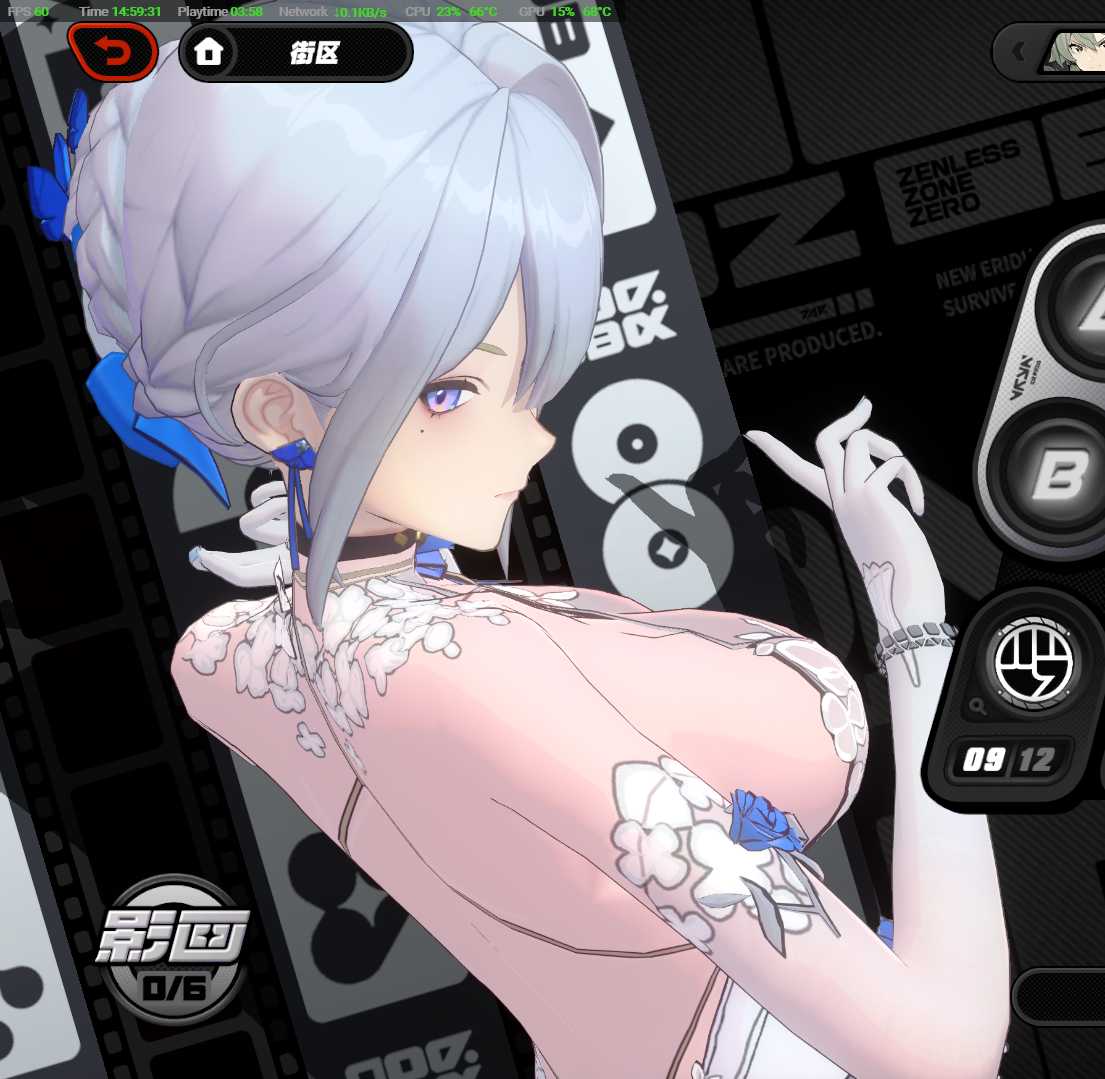This screenshot has height=1079, width=1105.
Task: Return home via the house icon
Action: coord(208,52)
